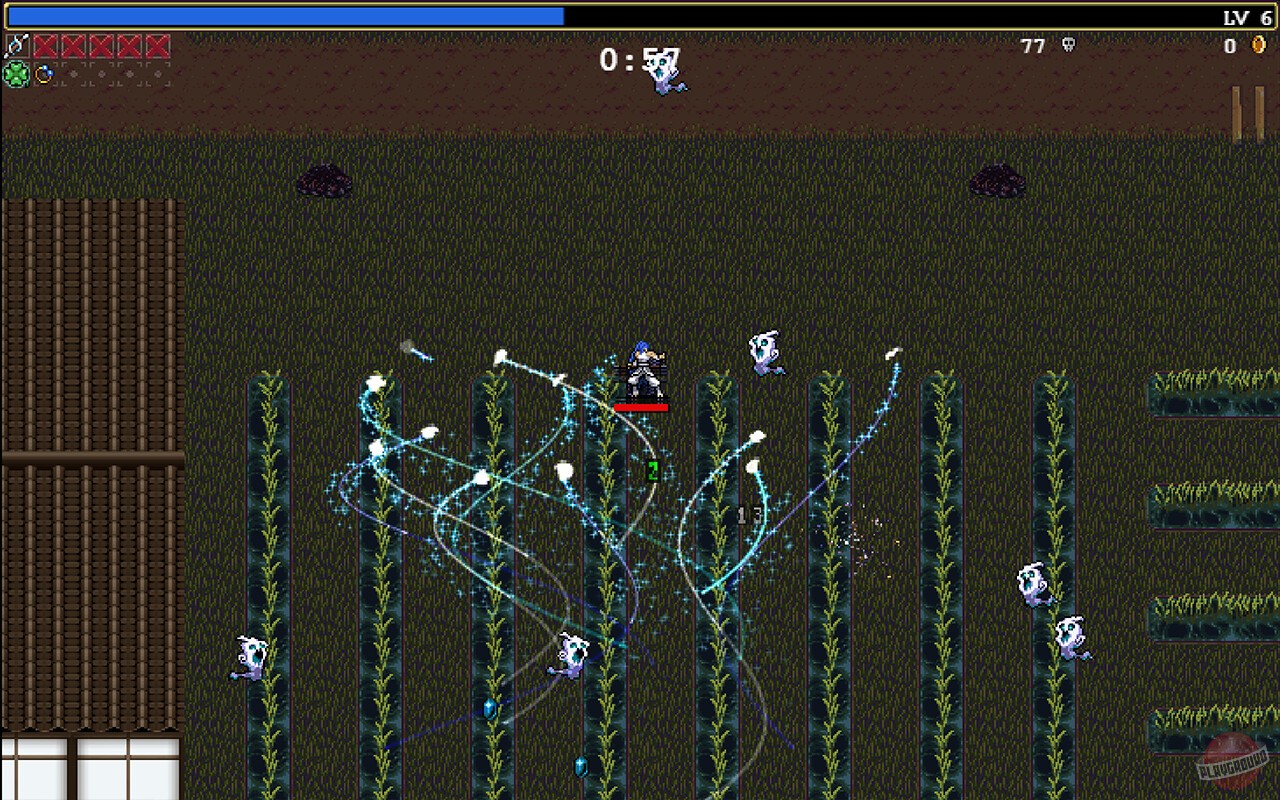Screen dimensions: 1280x800
Task: Click the red health bar under the player
Action: point(641,407)
